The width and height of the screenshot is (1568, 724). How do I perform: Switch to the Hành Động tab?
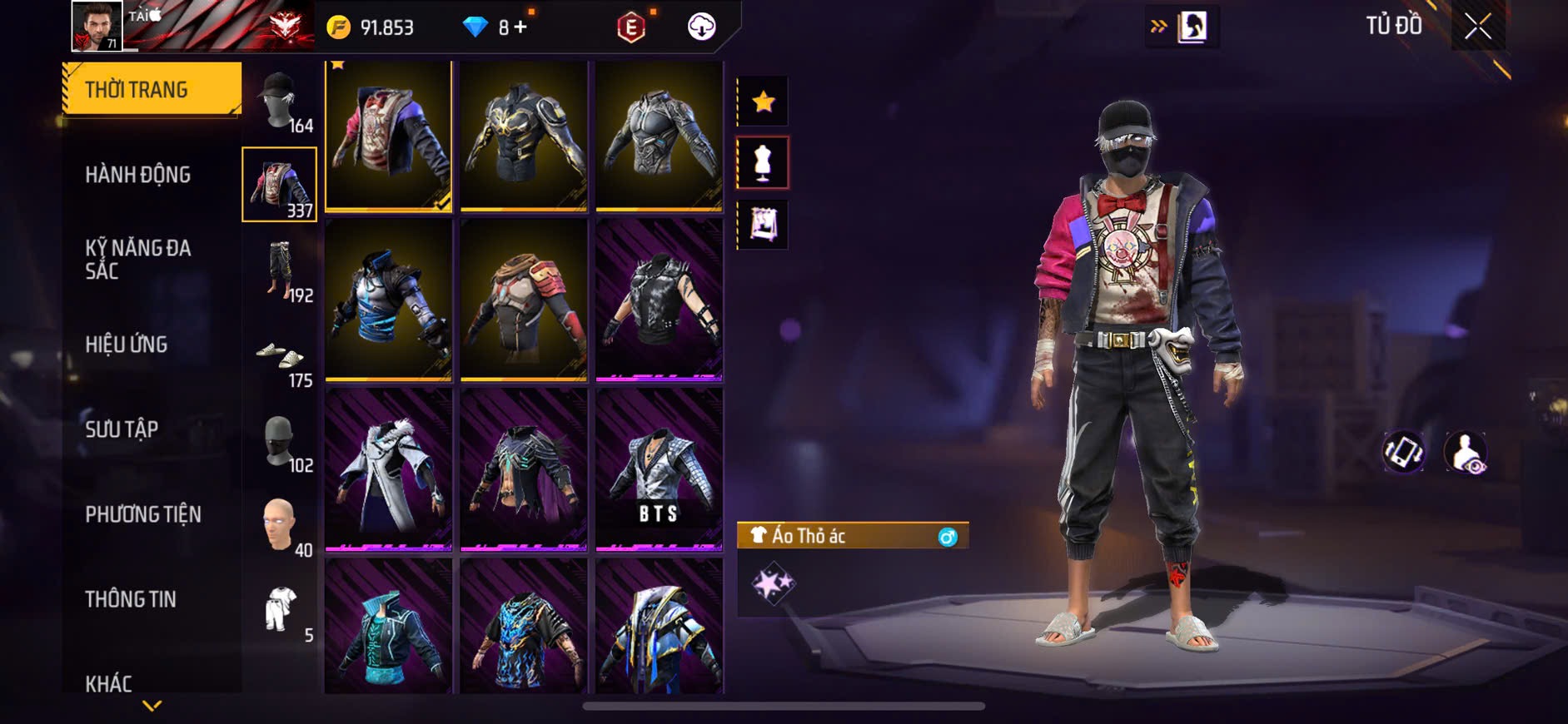click(x=138, y=175)
